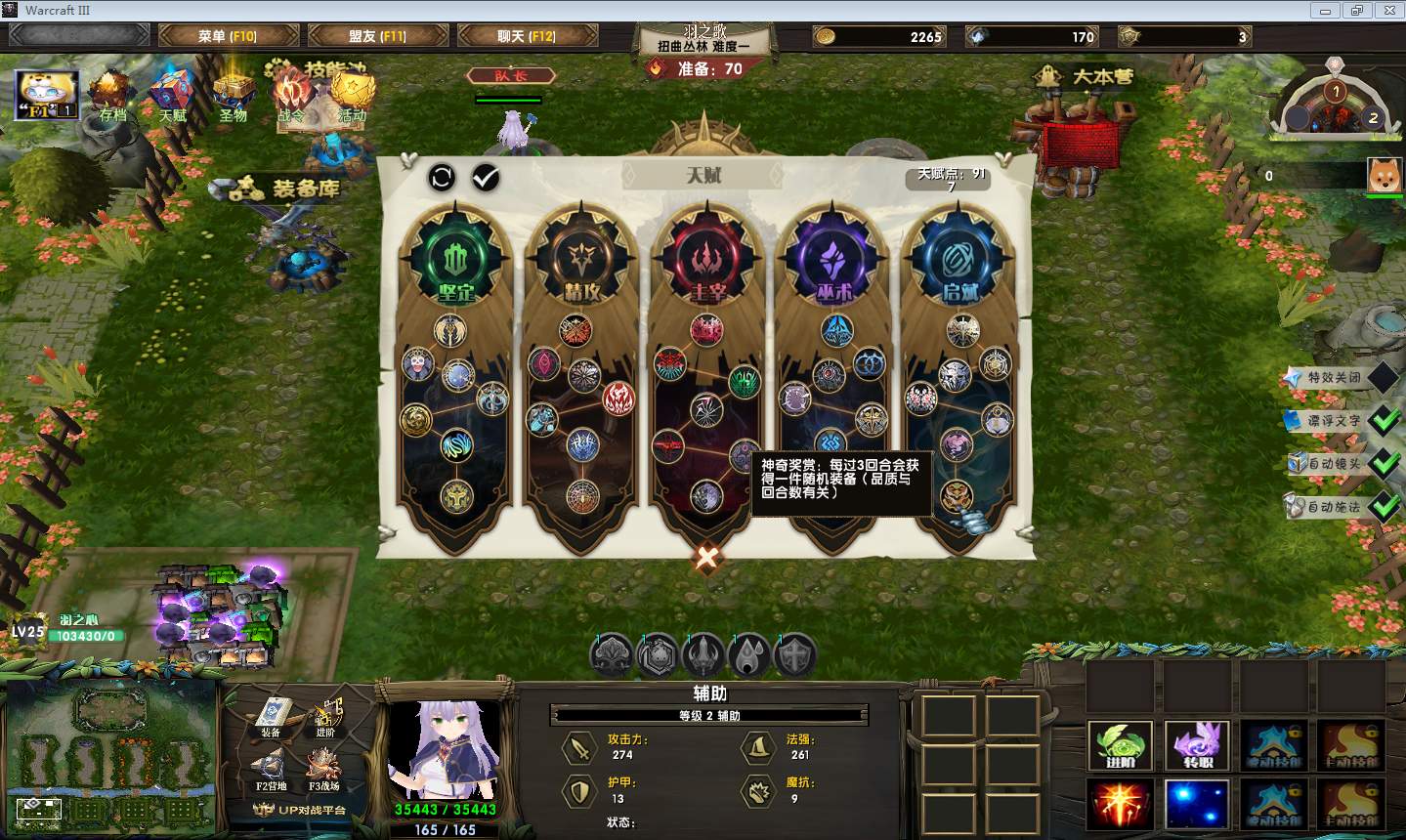Open the 菜单 (F10) menu
The image size is (1406, 840).
228,36
